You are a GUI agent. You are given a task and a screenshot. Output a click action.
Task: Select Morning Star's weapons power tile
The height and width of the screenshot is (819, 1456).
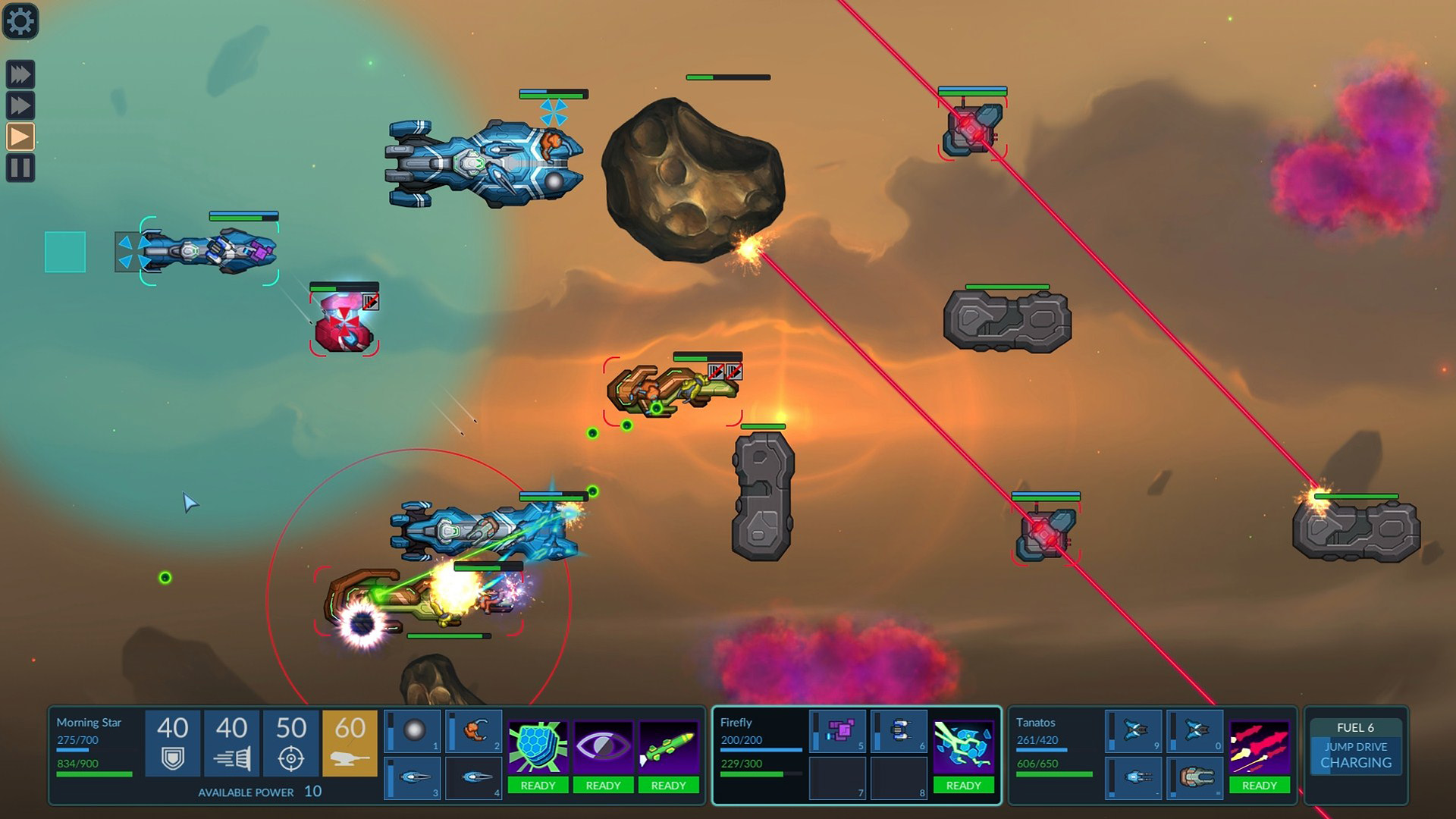tap(350, 742)
